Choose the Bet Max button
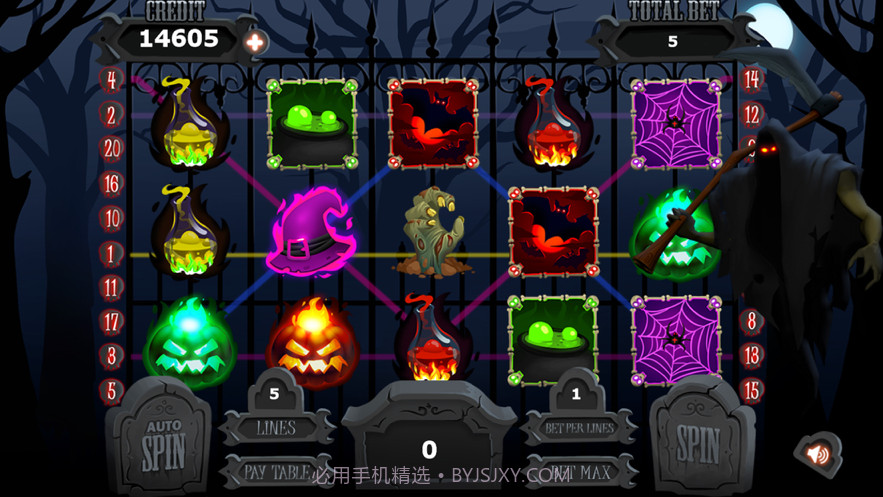The width and height of the screenshot is (883, 497). click(578, 471)
